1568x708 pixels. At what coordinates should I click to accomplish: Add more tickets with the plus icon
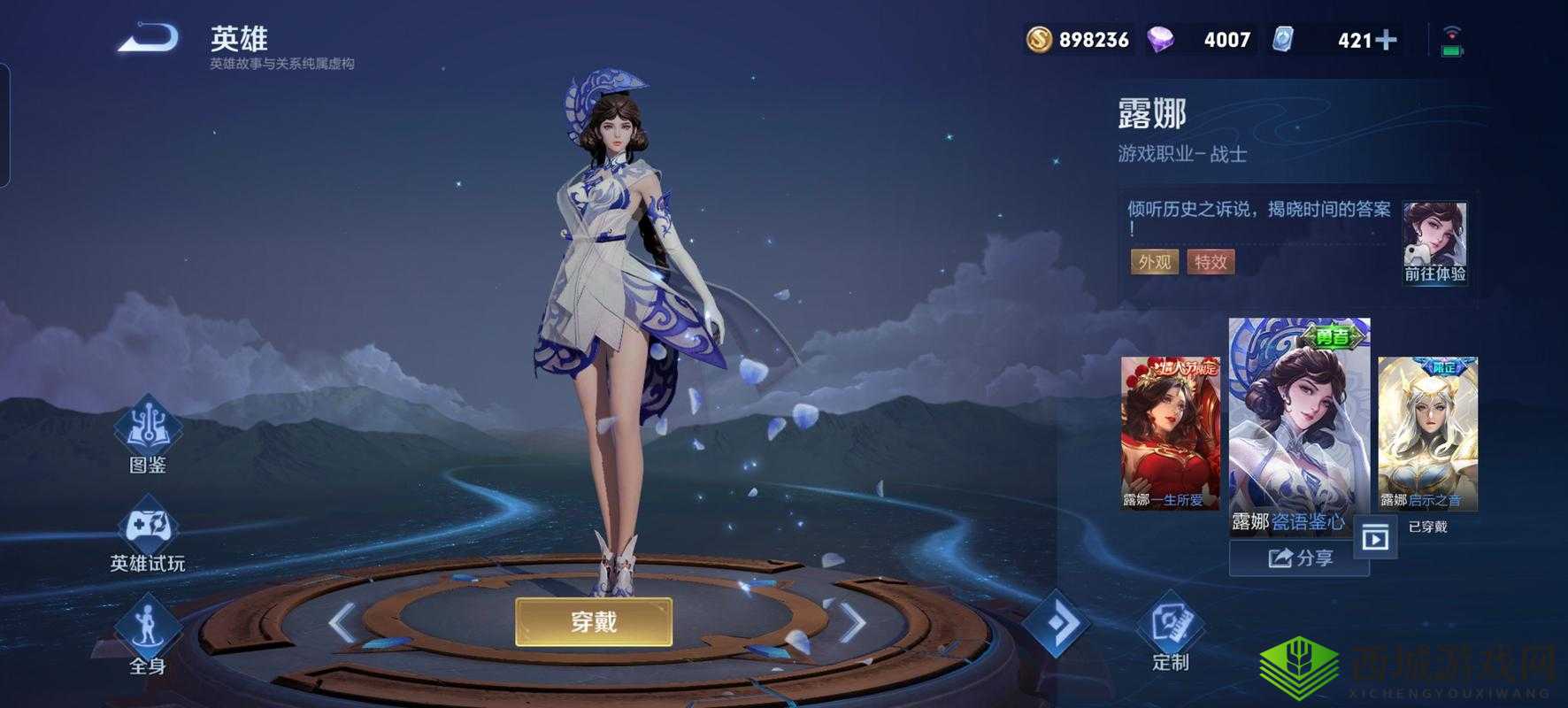point(1387,40)
